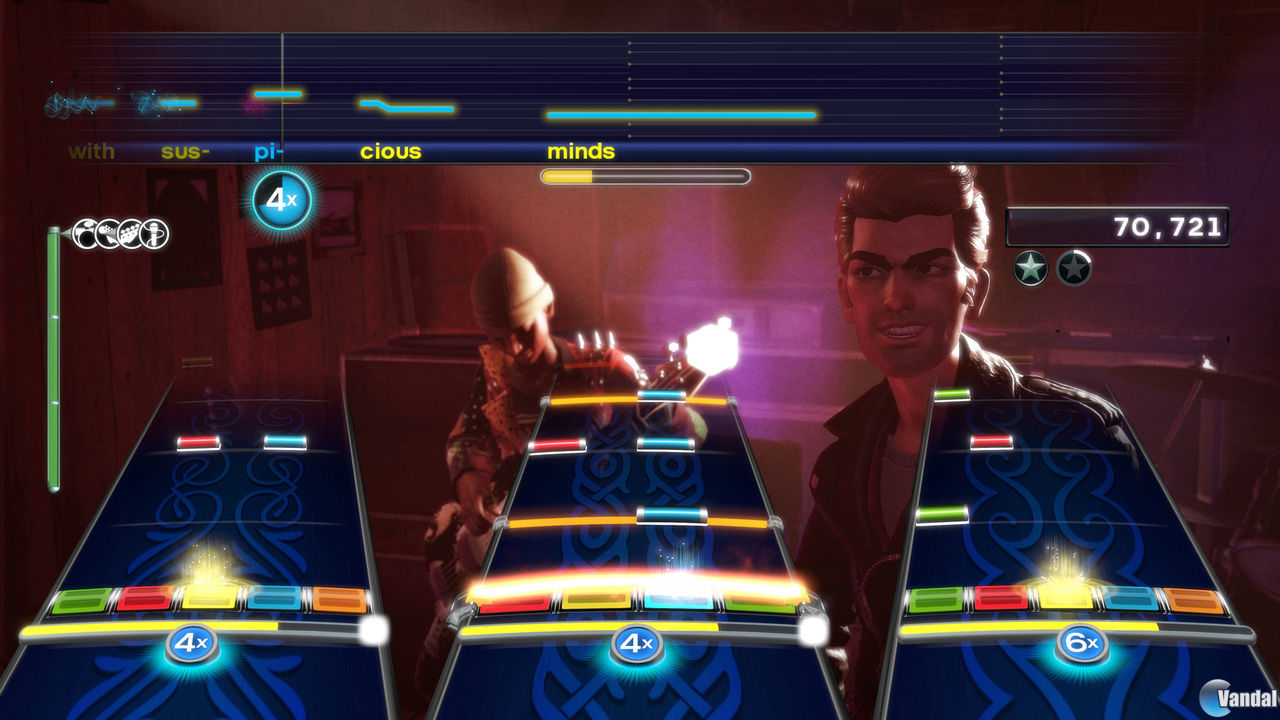Select the guitar instrument icon
This screenshot has height=720, width=1280.
[x=107, y=232]
